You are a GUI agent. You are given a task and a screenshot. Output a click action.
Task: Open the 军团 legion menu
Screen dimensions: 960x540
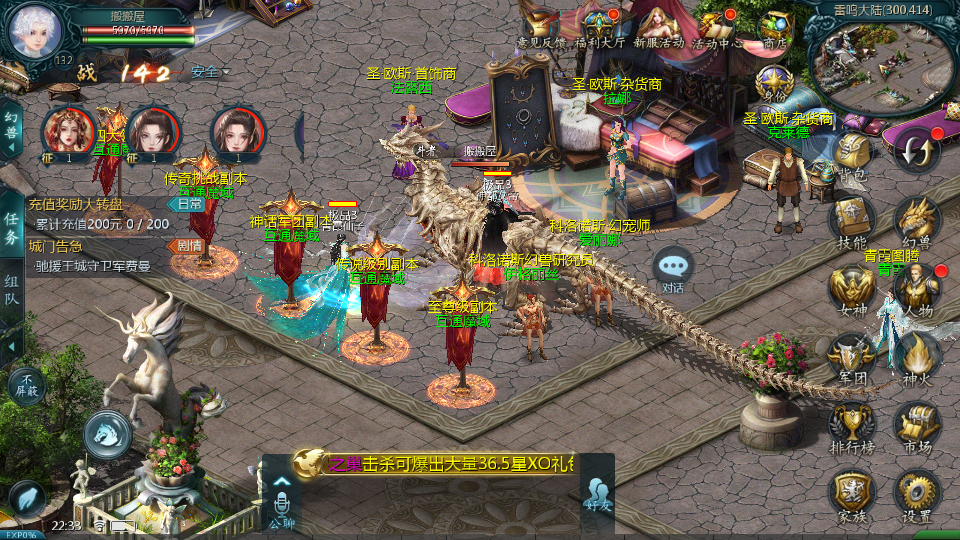pyautogui.click(x=852, y=355)
